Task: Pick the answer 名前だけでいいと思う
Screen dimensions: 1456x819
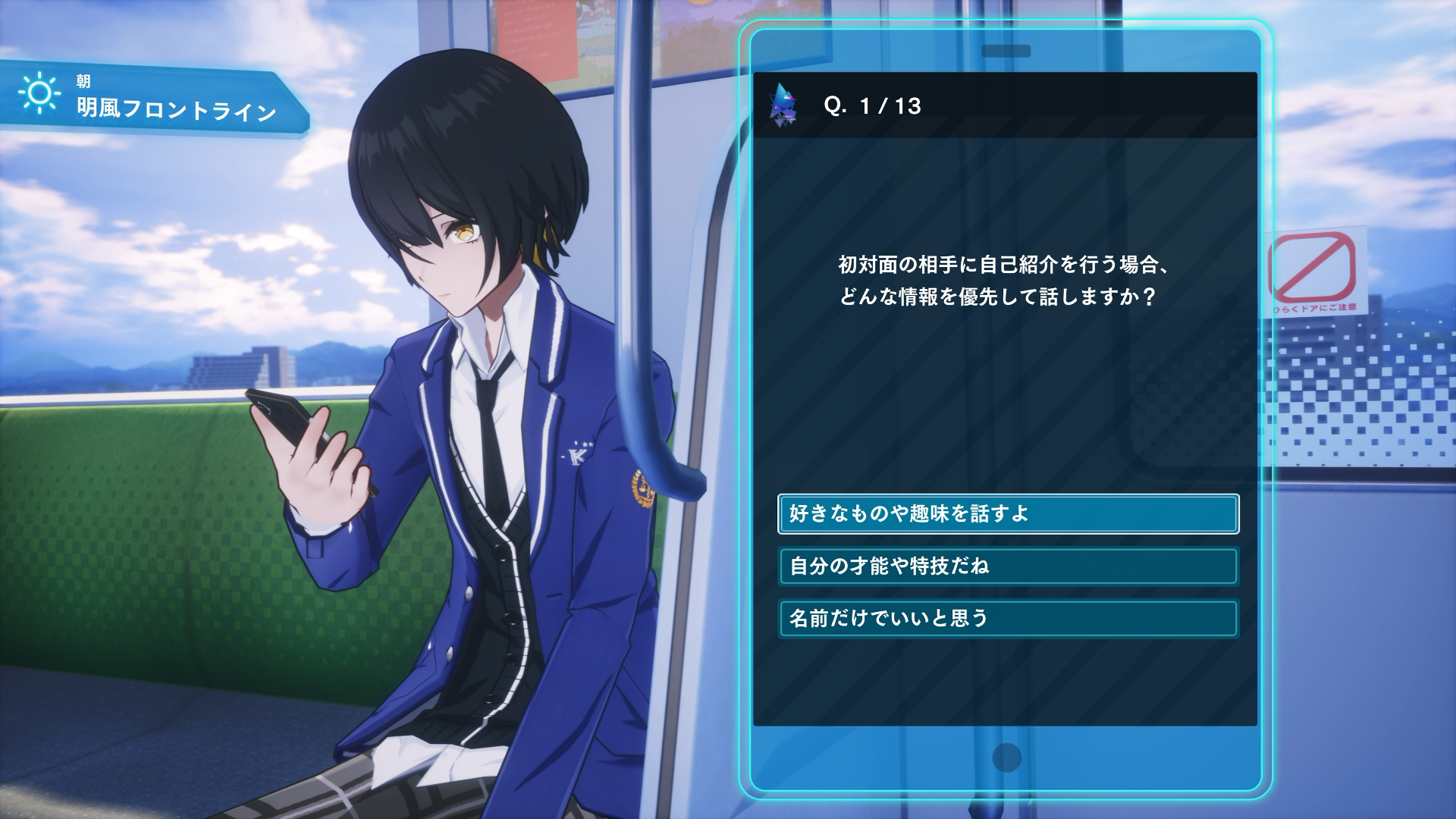Action: (x=1007, y=617)
